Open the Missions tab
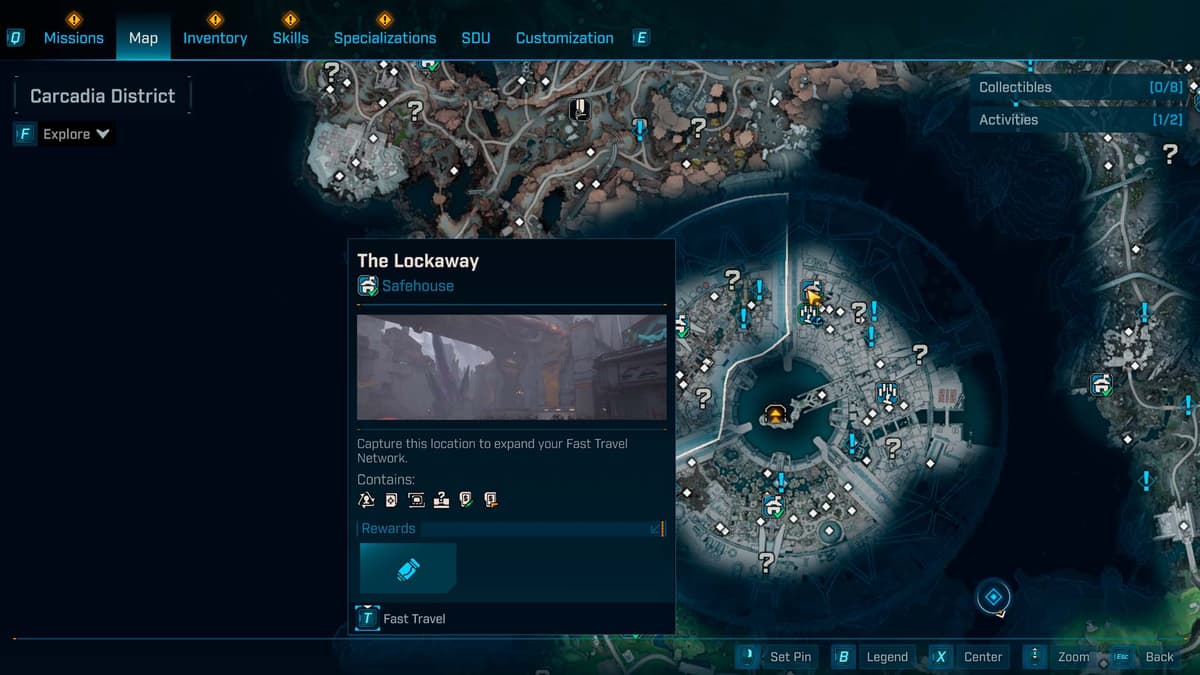The image size is (1200, 675). pos(73,38)
